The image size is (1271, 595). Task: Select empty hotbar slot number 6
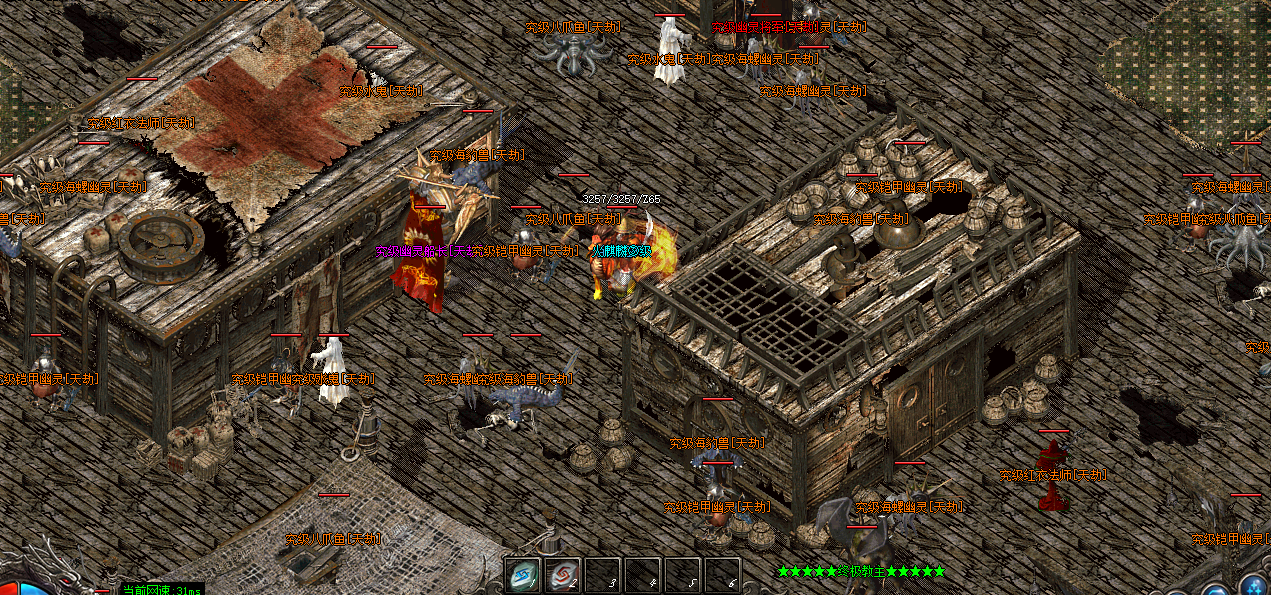722,575
